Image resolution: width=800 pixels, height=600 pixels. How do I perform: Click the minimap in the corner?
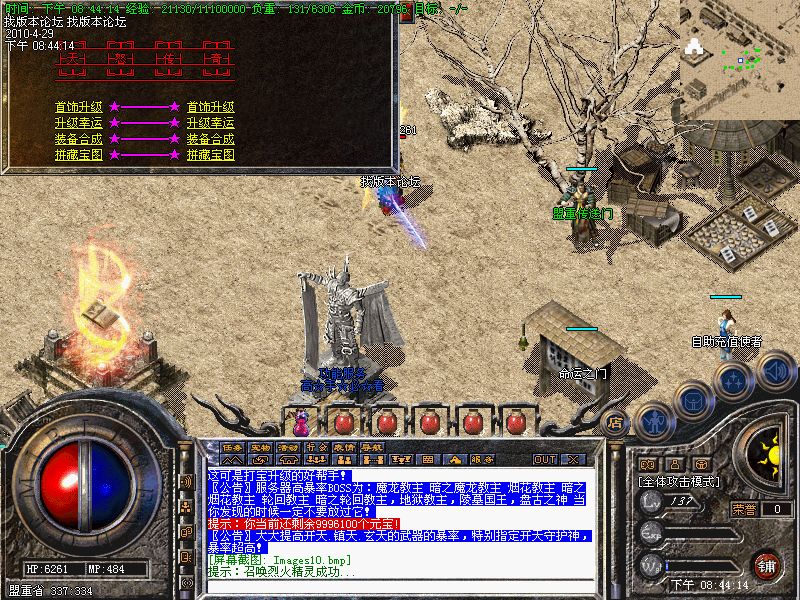pyautogui.click(x=740, y=60)
